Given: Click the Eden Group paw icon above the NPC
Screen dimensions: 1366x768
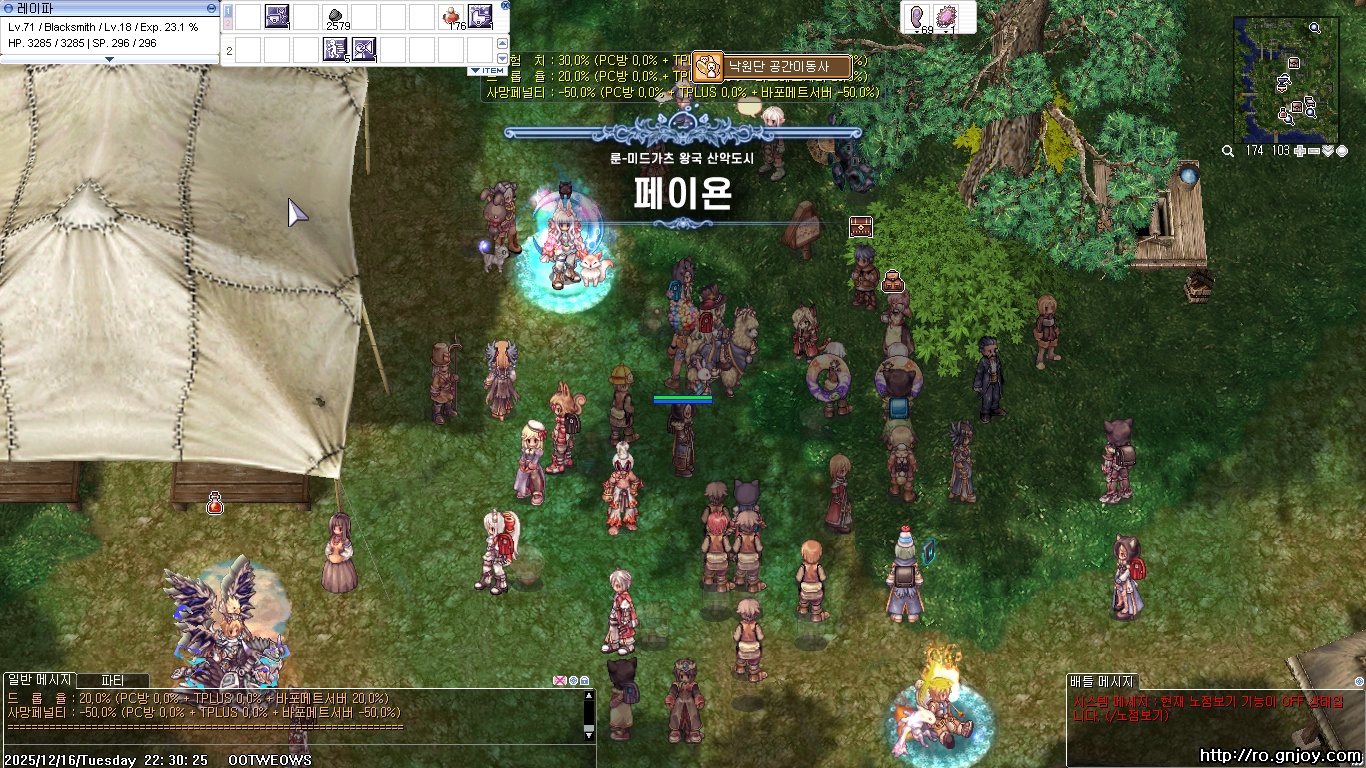Looking at the screenshot, I should [709, 66].
